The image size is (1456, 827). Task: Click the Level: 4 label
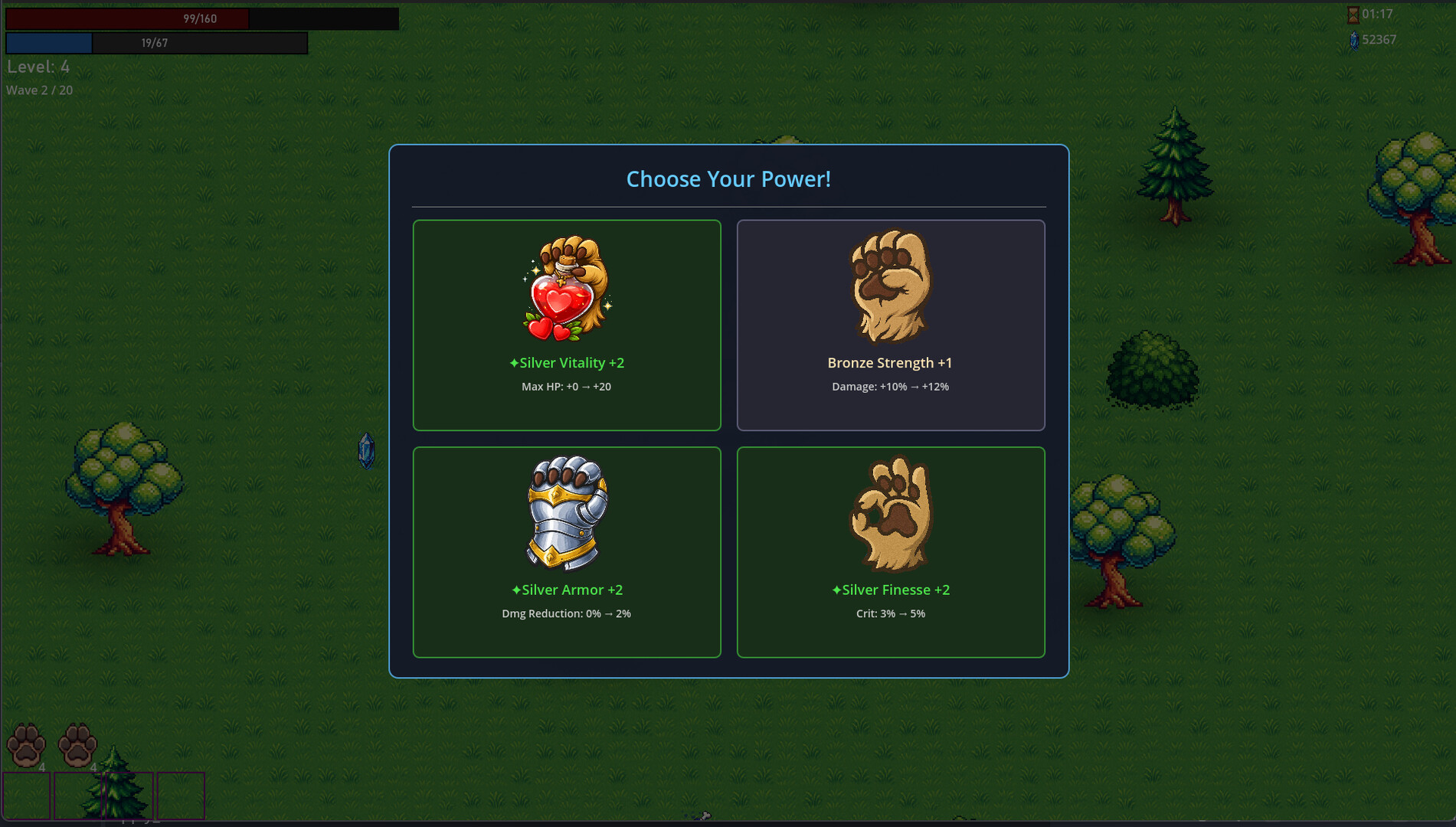coord(38,67)
